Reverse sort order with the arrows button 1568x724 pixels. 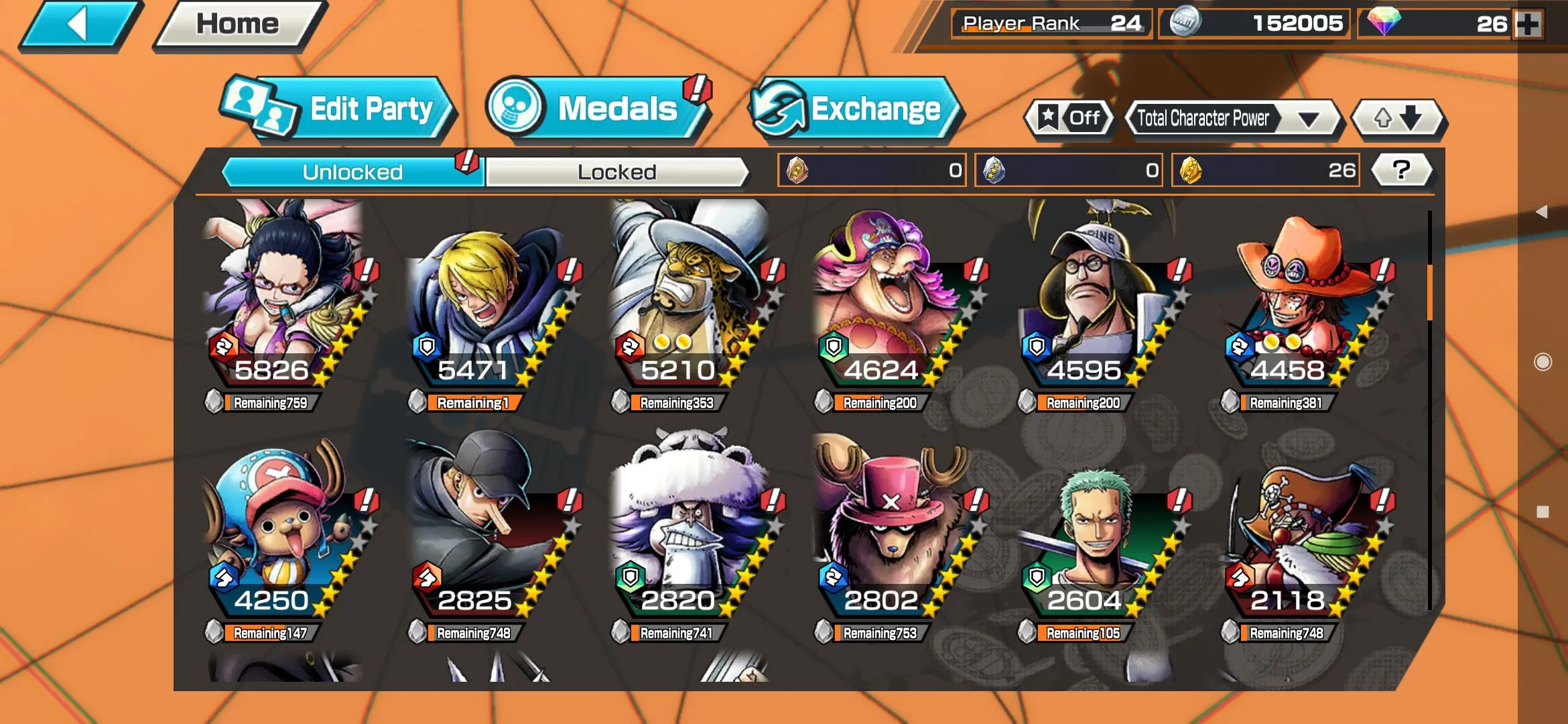[x=1398, y=119]
